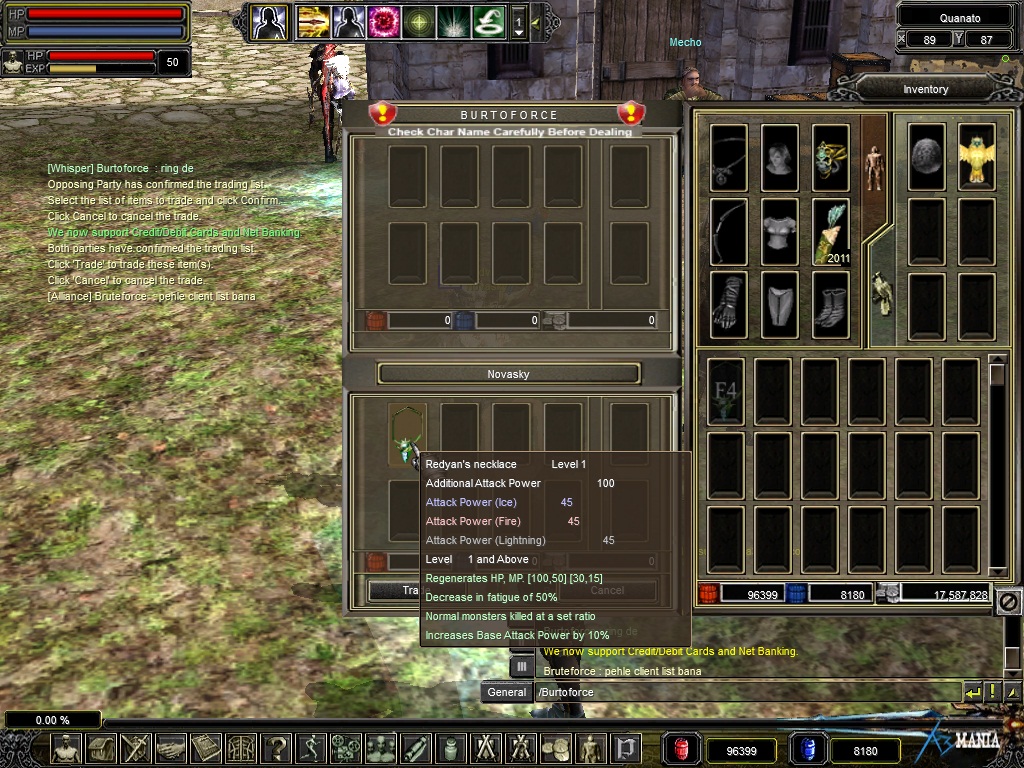The image size is (1024, 768).
Task: Activate the green swirl skill icon
Action: coord(489,21)
